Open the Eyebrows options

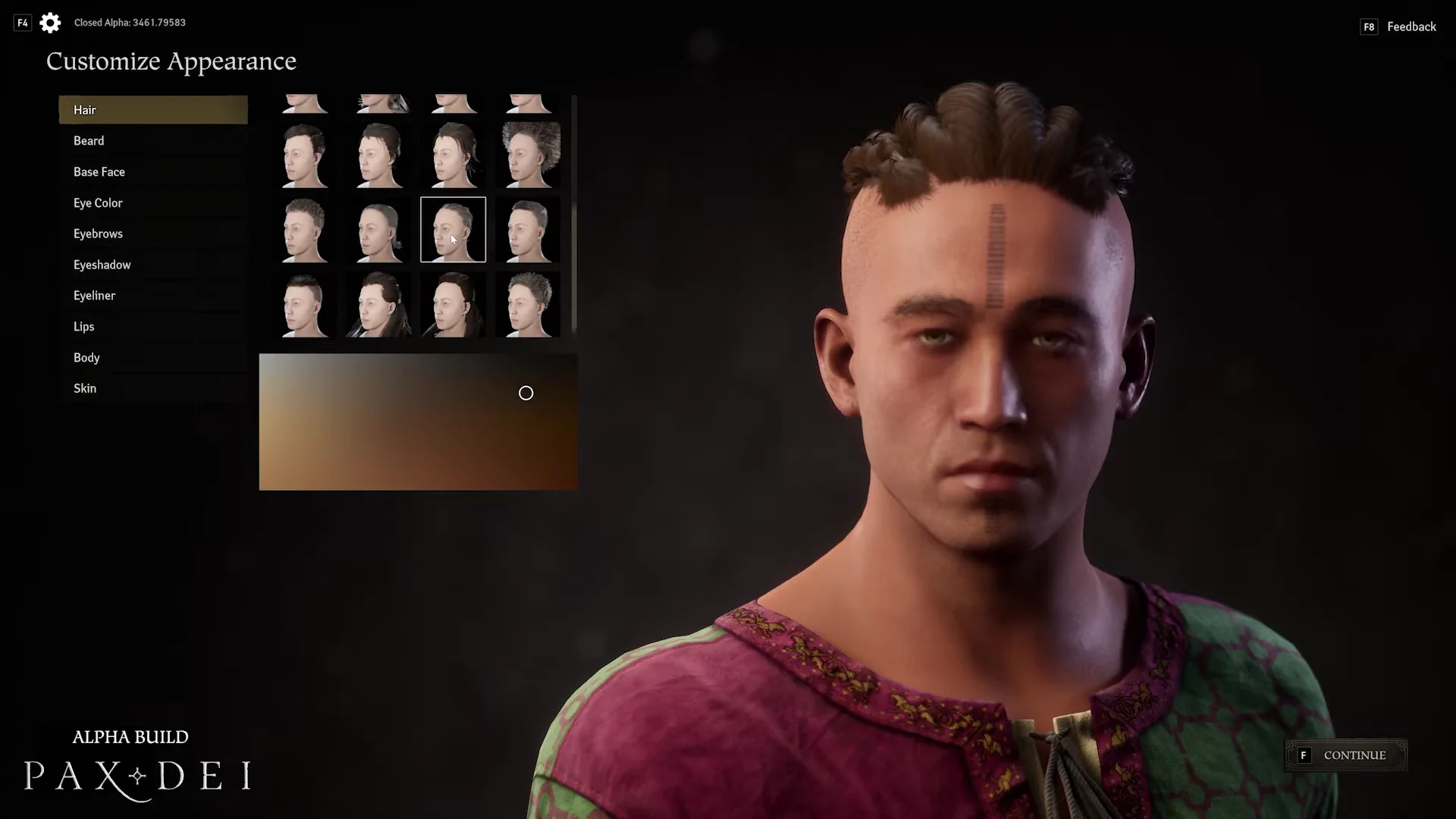click(152, 234)
